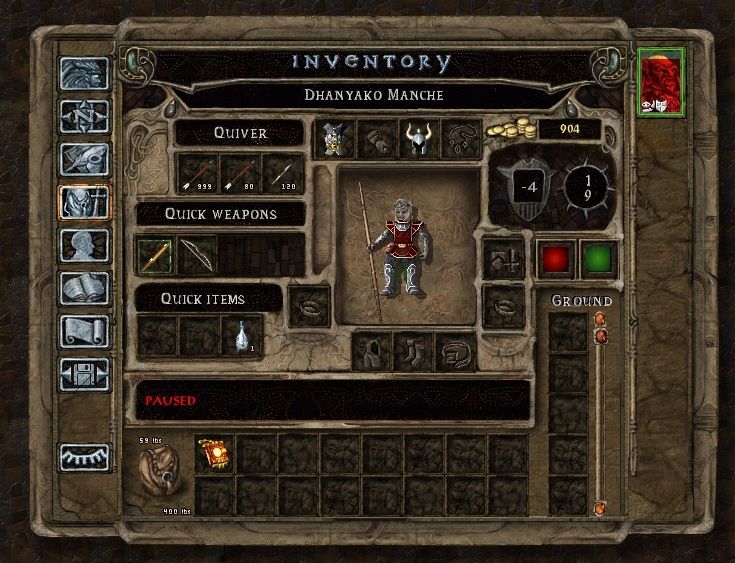735x563 pixels.
Task: Choose the green color swatch
Action: (x=598, y=259)
